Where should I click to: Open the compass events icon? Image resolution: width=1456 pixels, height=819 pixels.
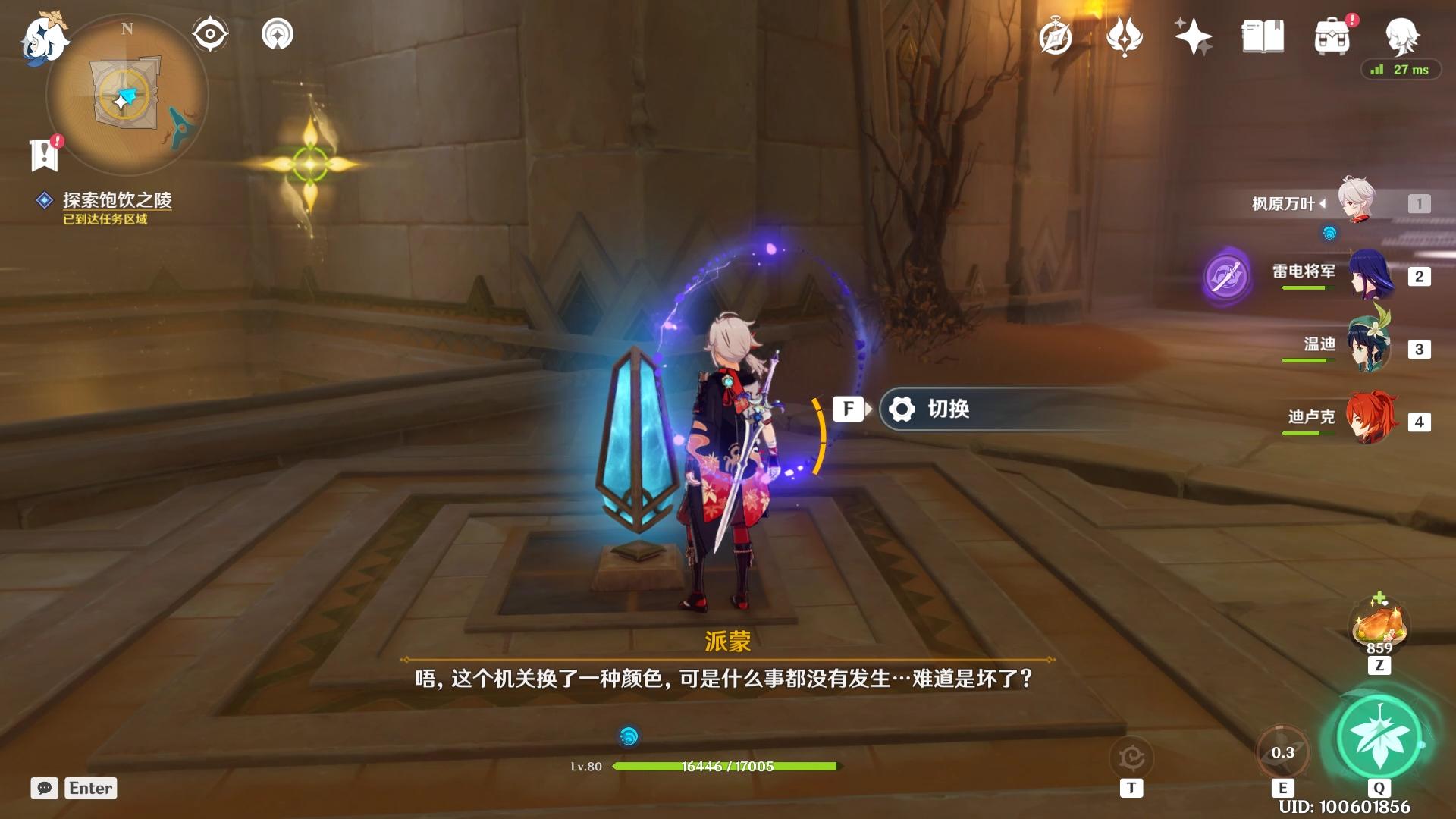click(x=1055, y=37)
